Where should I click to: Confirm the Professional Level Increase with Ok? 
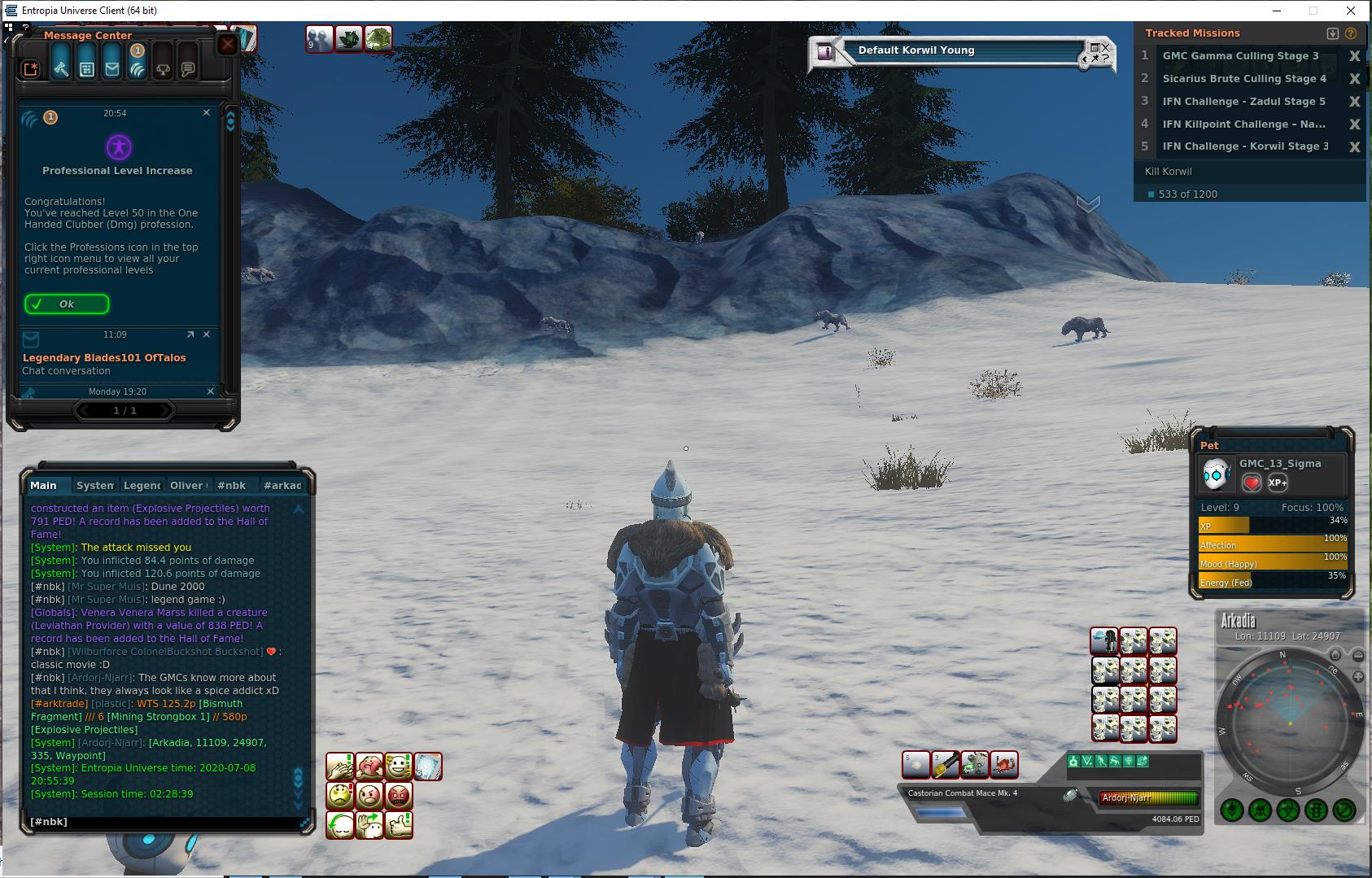click(x=67, y=304)
